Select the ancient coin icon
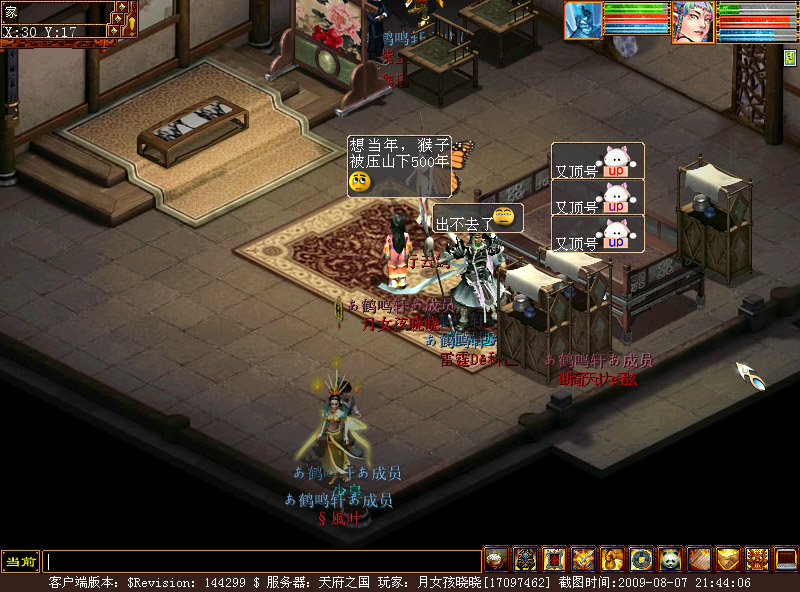This screenshot has width=800, height=592. pyautogui.click(x=641, y=560)
